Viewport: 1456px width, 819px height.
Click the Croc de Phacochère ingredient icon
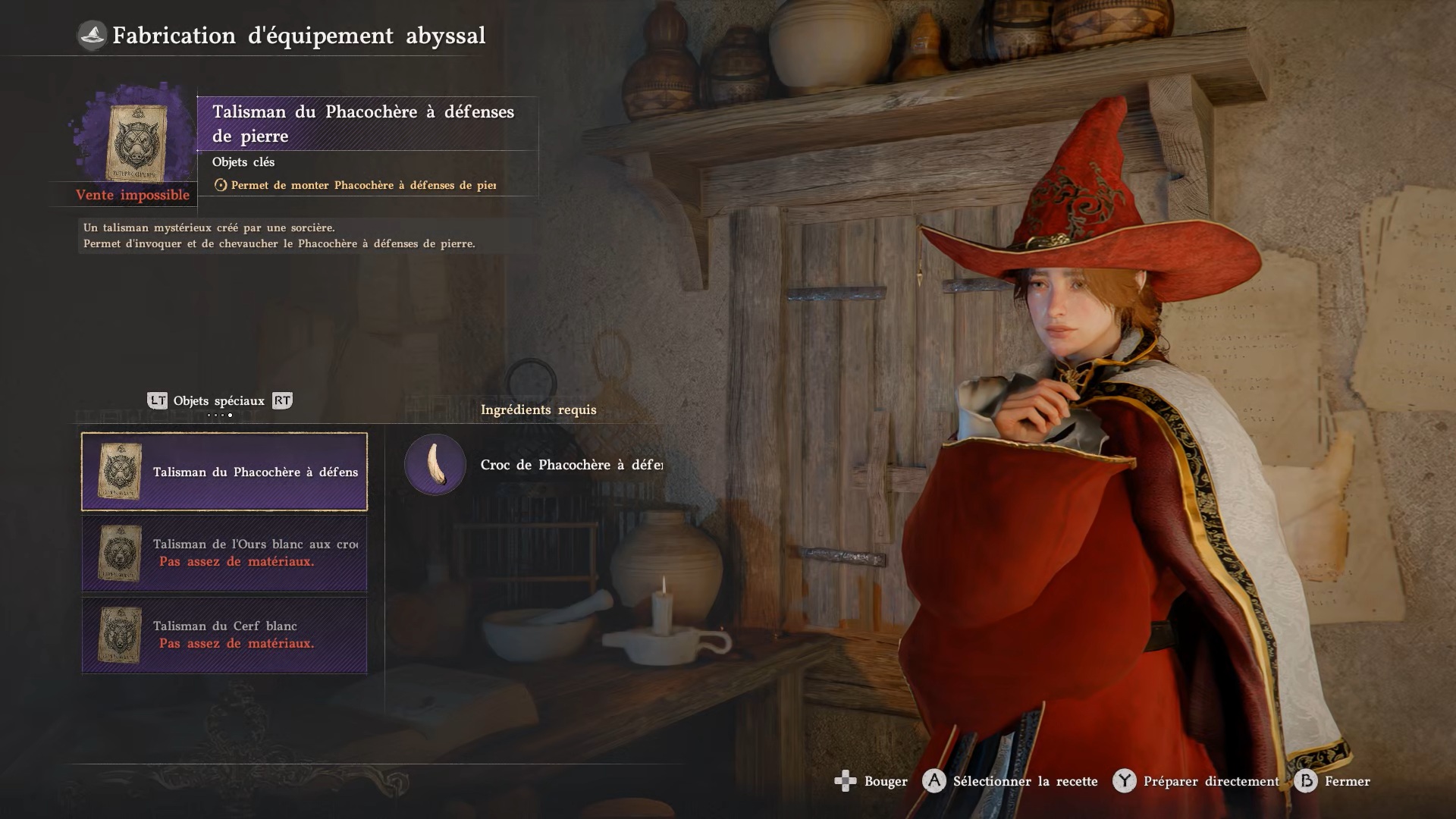tap(435, 465)
